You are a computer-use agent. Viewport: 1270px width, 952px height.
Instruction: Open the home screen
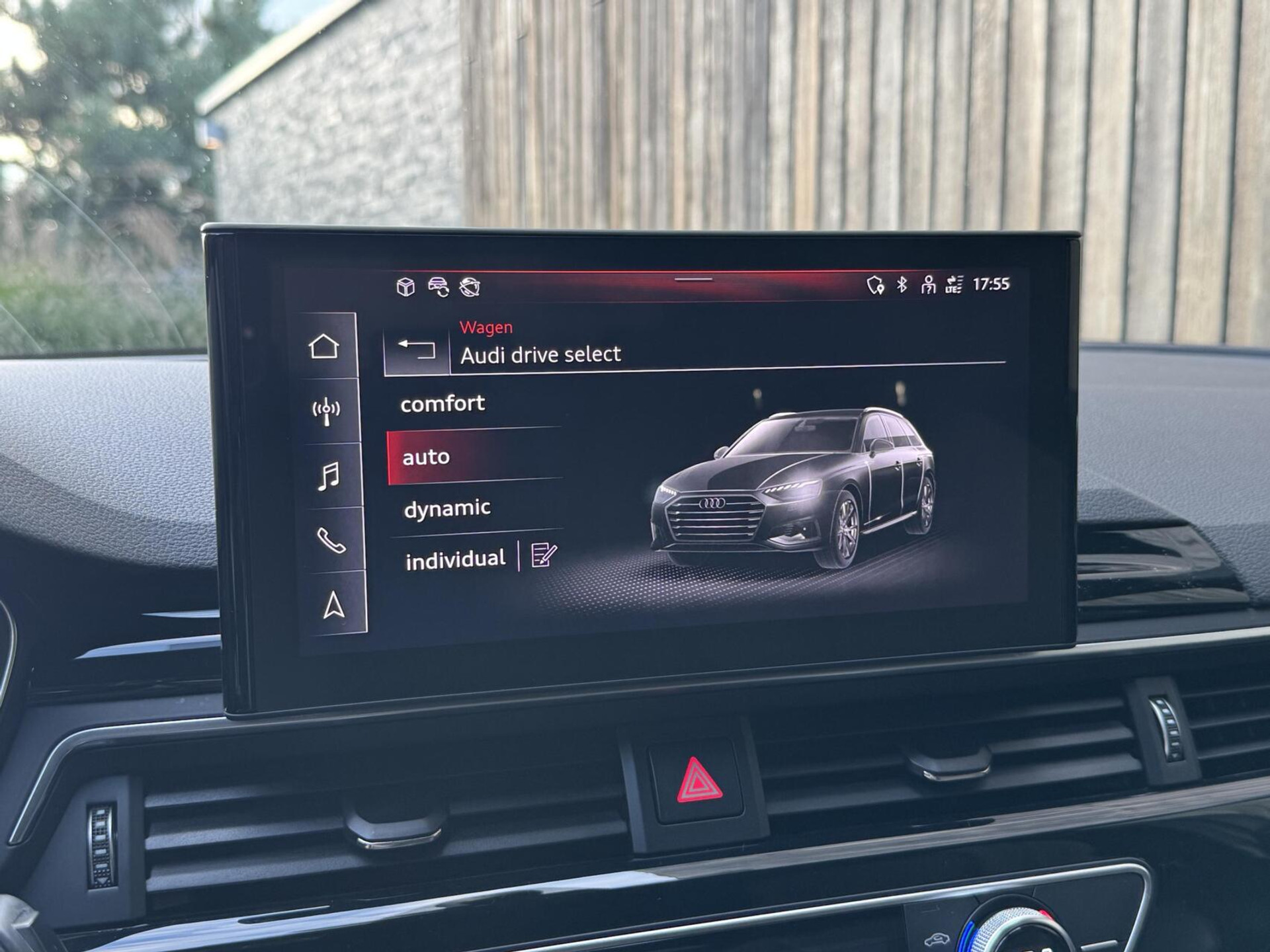[323, 347]
